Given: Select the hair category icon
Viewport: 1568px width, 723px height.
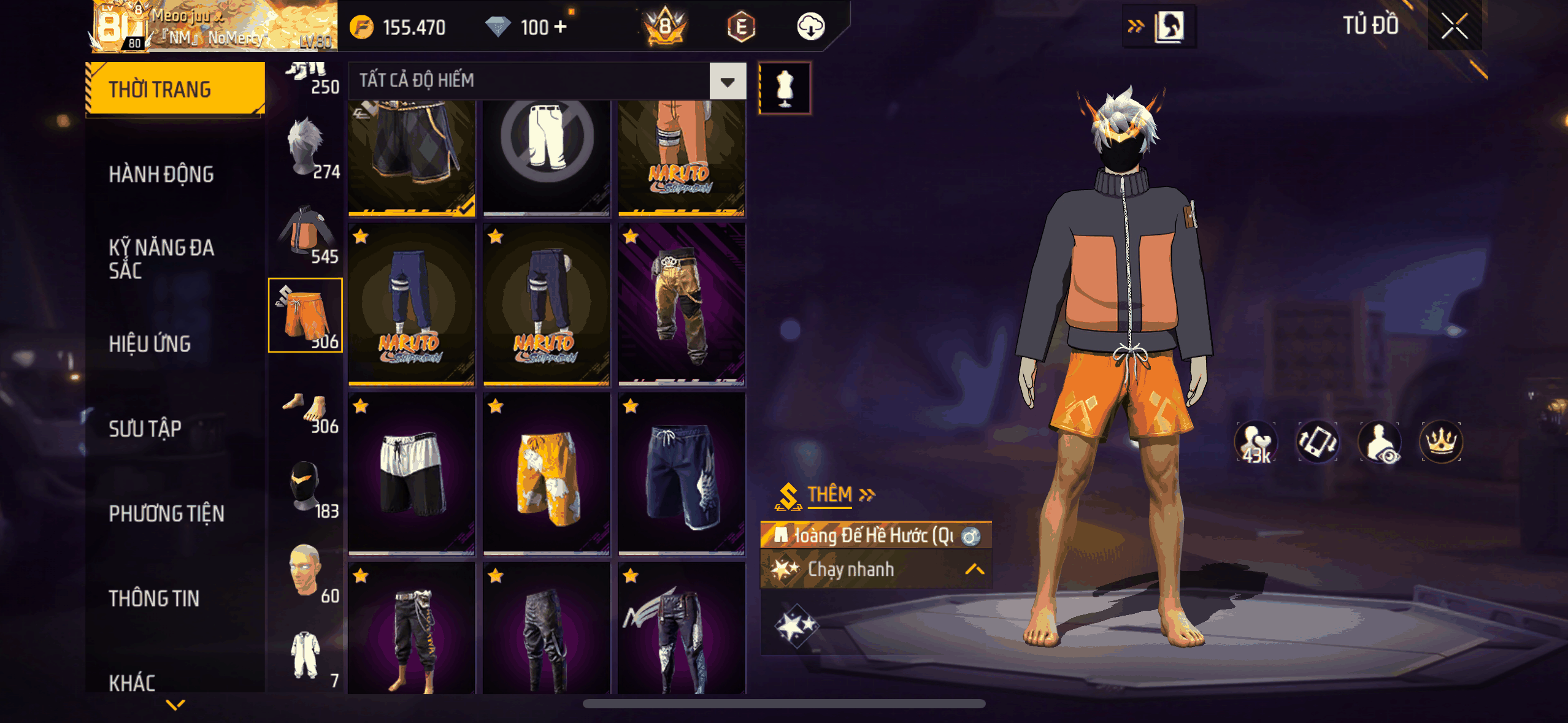Looking at the screenshot, I should tap(306, 148).
